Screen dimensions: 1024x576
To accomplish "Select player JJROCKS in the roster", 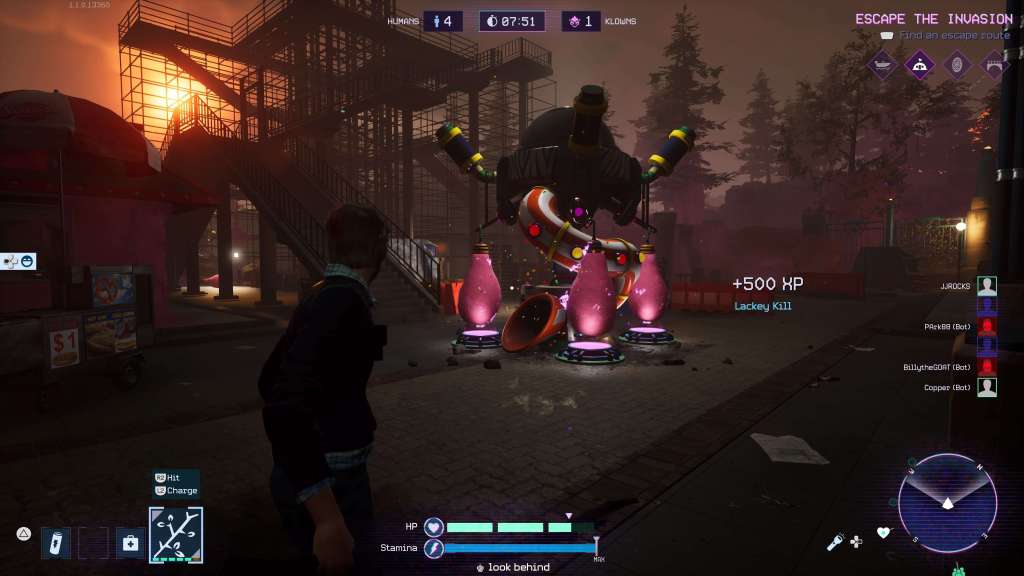I will 986,286.
